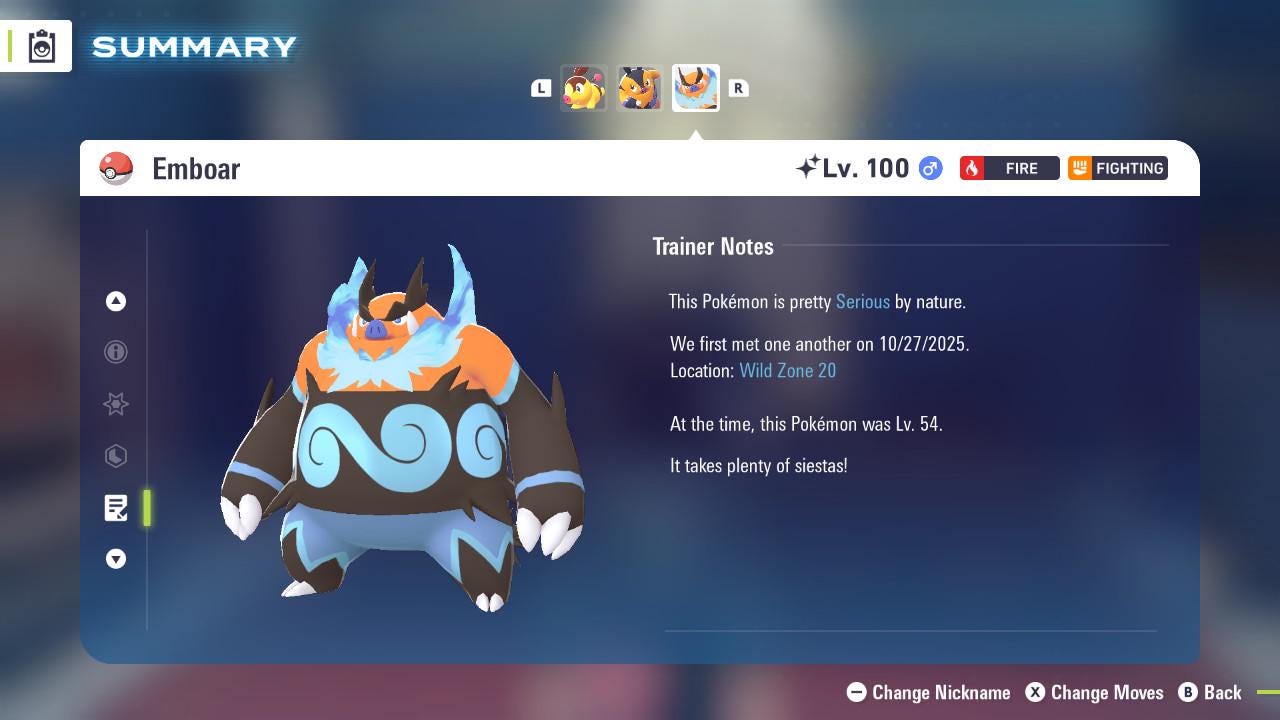Select the male gender symbol
This screenshot has height=720, width=1280.
(928, 168)
